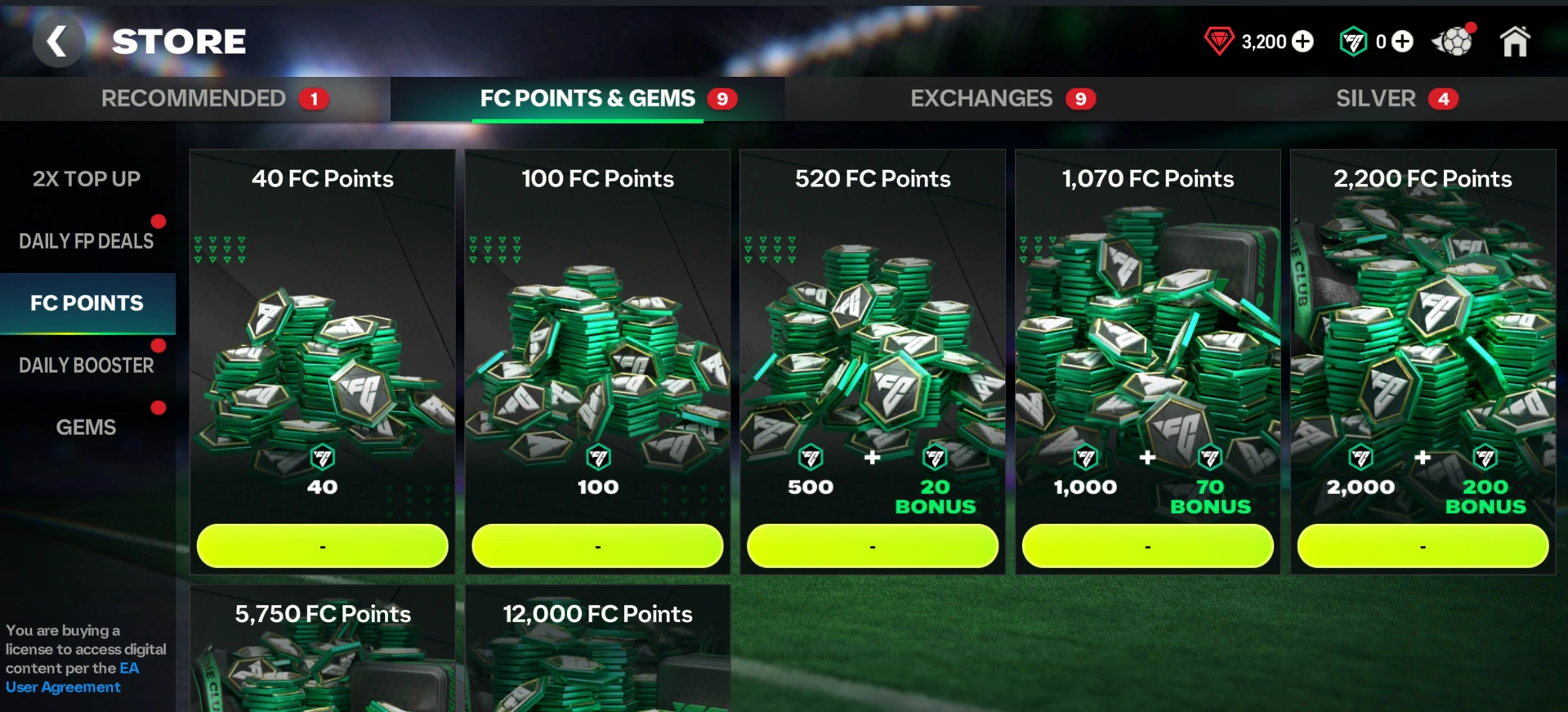
Task: Go back using the arrow button
Action: click(57, 41)
